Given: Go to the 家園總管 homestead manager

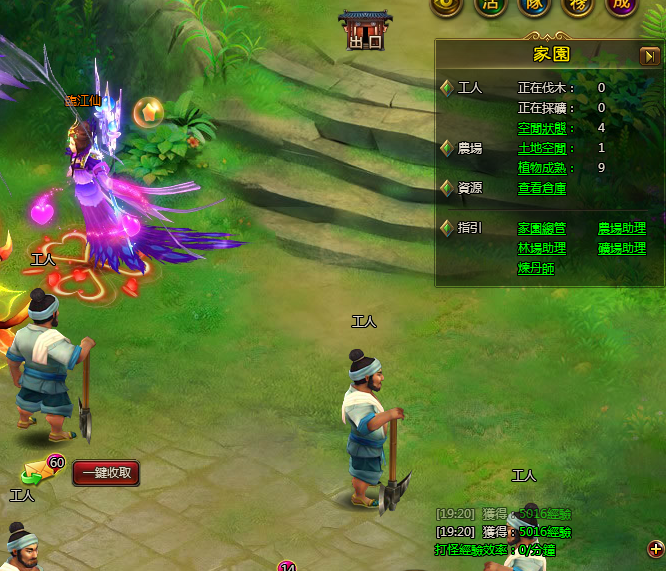Looking at the screenshot, I should point(542,229).
